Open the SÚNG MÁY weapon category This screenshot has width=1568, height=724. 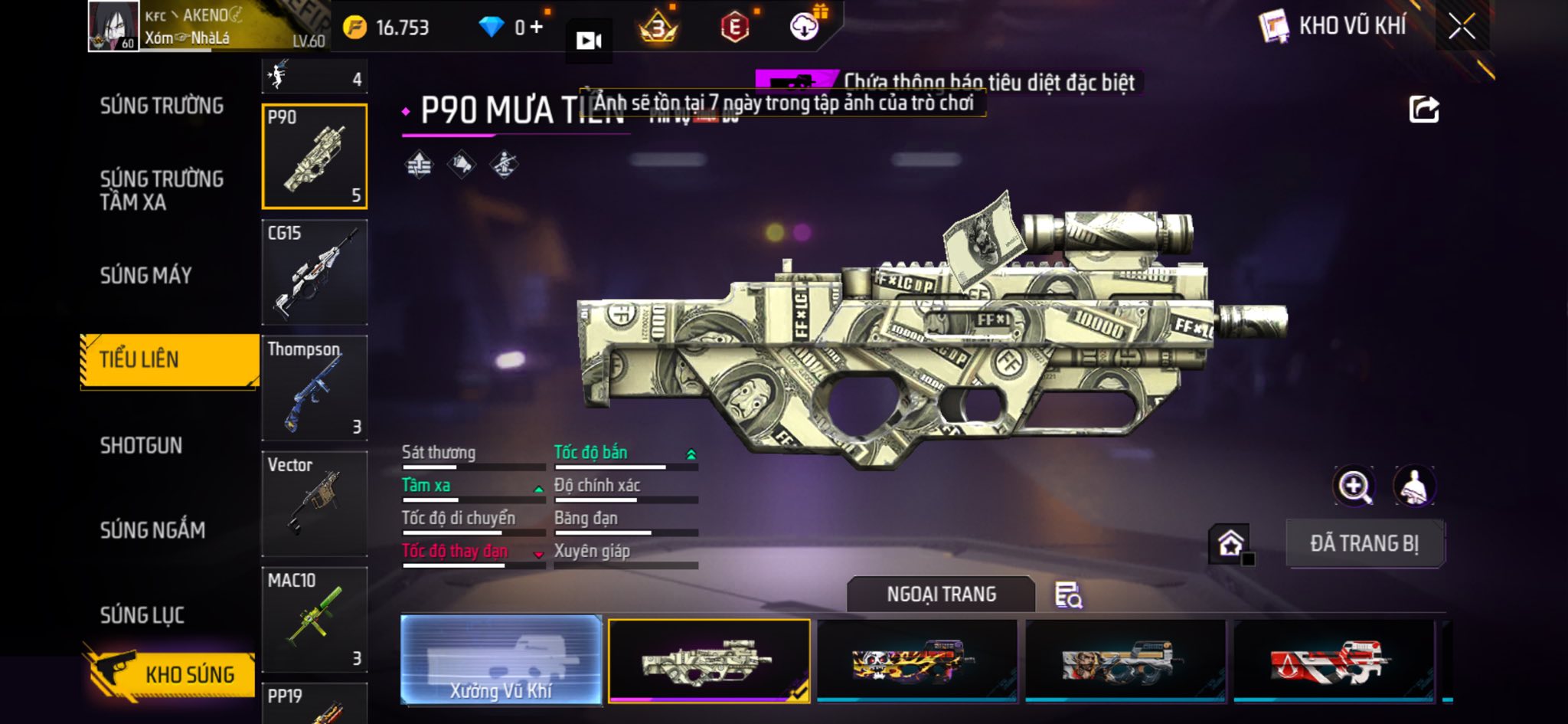click(x=145, y=275)
